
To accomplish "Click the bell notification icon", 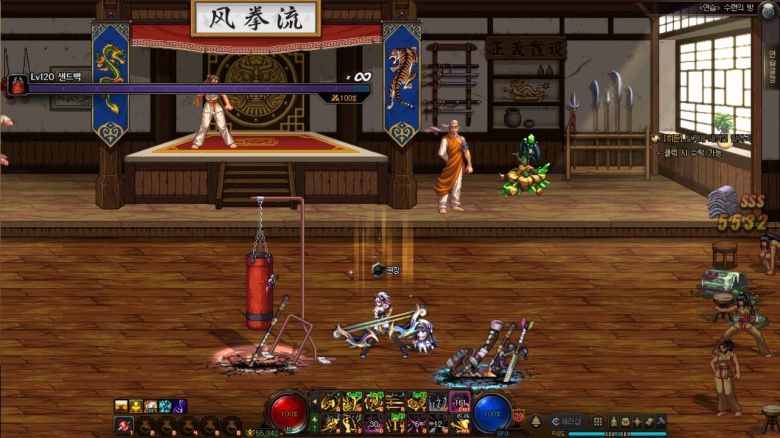I will (536, 422).
